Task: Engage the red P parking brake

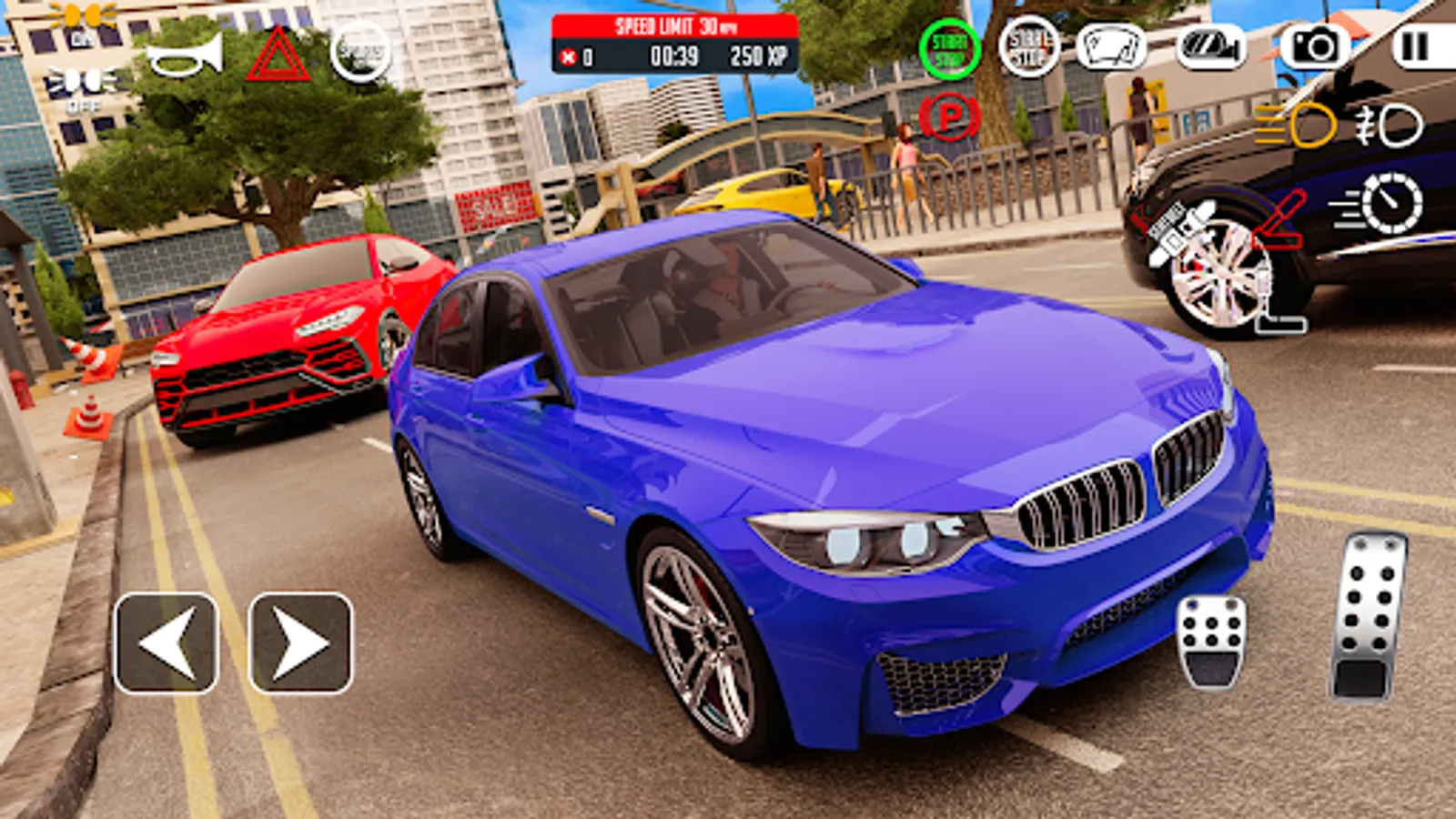Action: point(948,118)
